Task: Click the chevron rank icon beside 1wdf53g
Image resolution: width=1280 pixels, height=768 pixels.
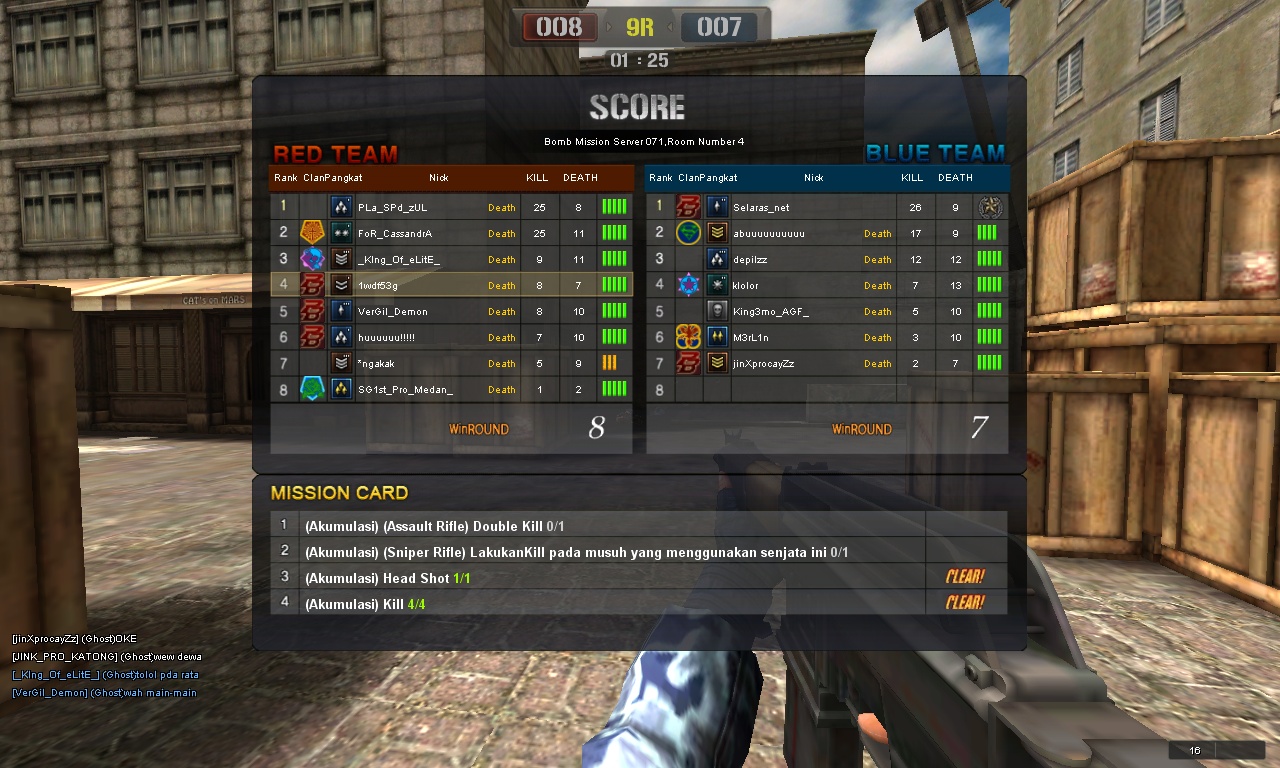Action: click(x=340, y=285)
